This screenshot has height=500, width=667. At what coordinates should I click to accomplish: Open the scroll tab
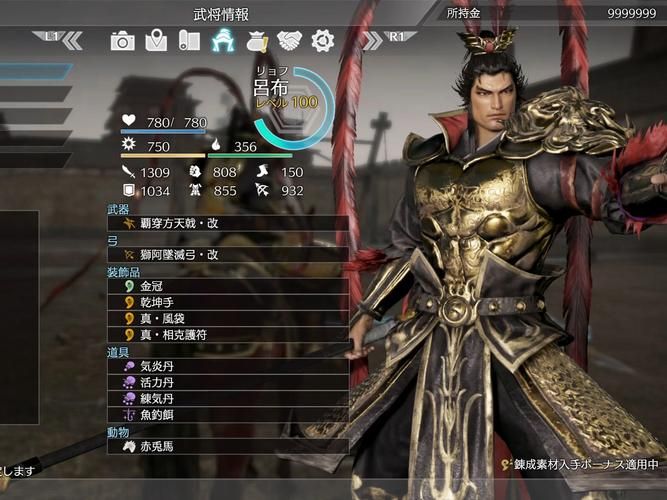click(188, 41)
